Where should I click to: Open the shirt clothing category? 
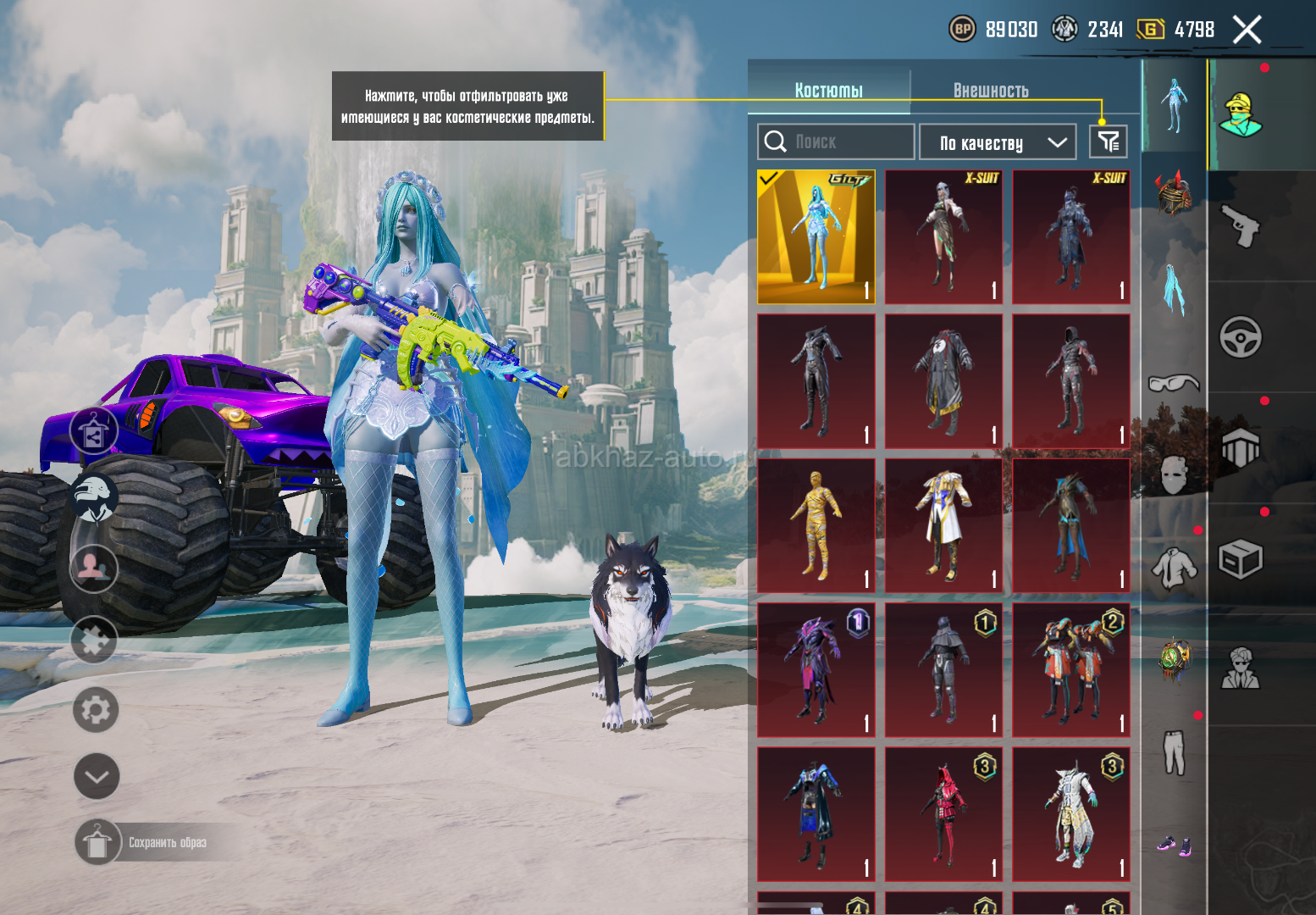(x=1174, y=568)
